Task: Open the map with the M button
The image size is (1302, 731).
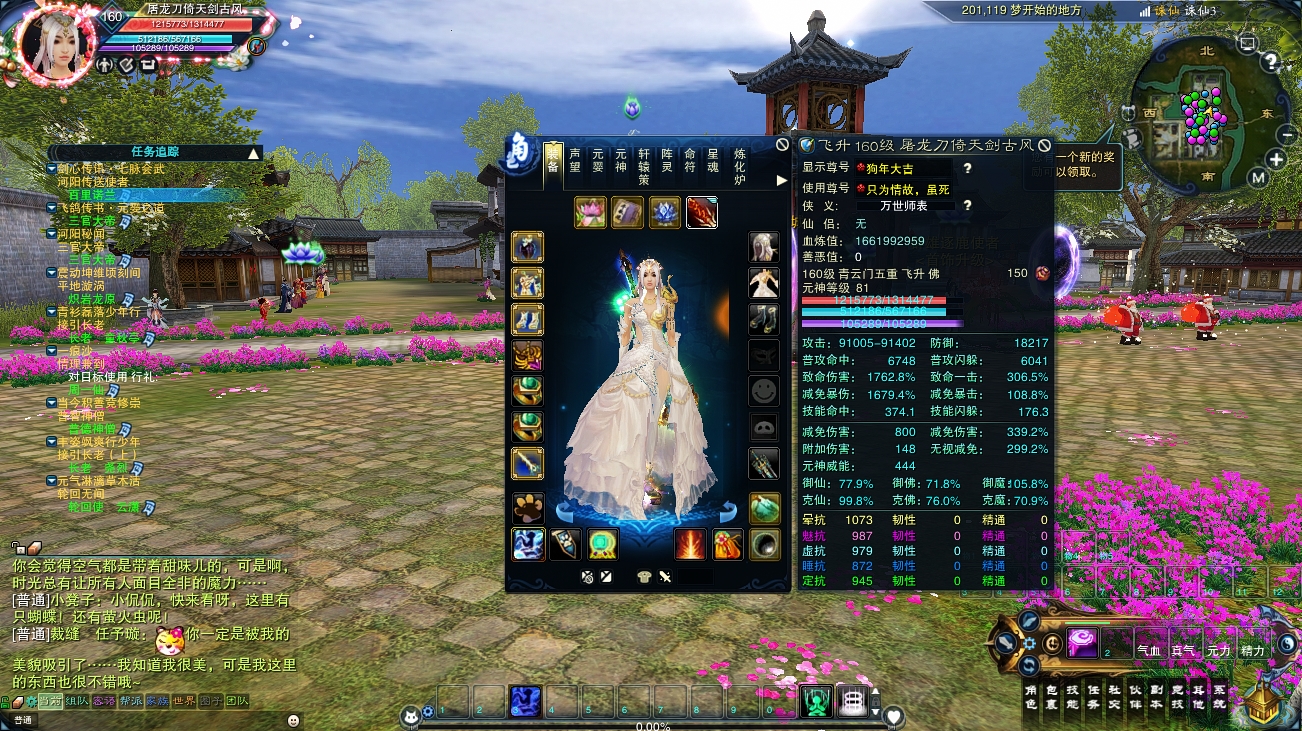Action: click(1258, 178)
